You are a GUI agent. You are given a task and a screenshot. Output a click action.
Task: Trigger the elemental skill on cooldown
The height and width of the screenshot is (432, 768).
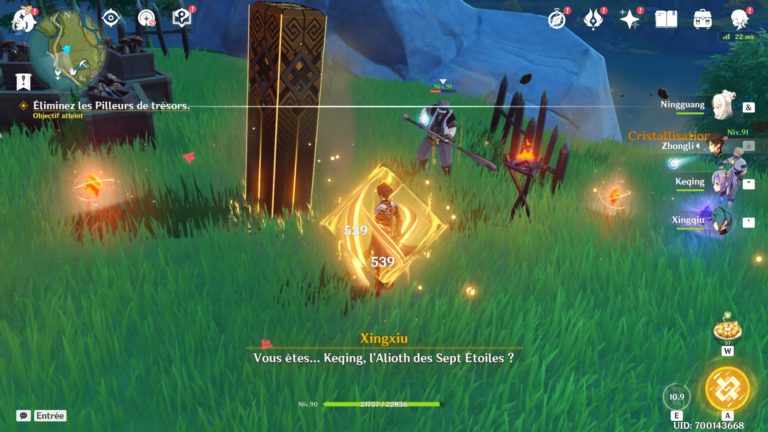coord(677,396)
